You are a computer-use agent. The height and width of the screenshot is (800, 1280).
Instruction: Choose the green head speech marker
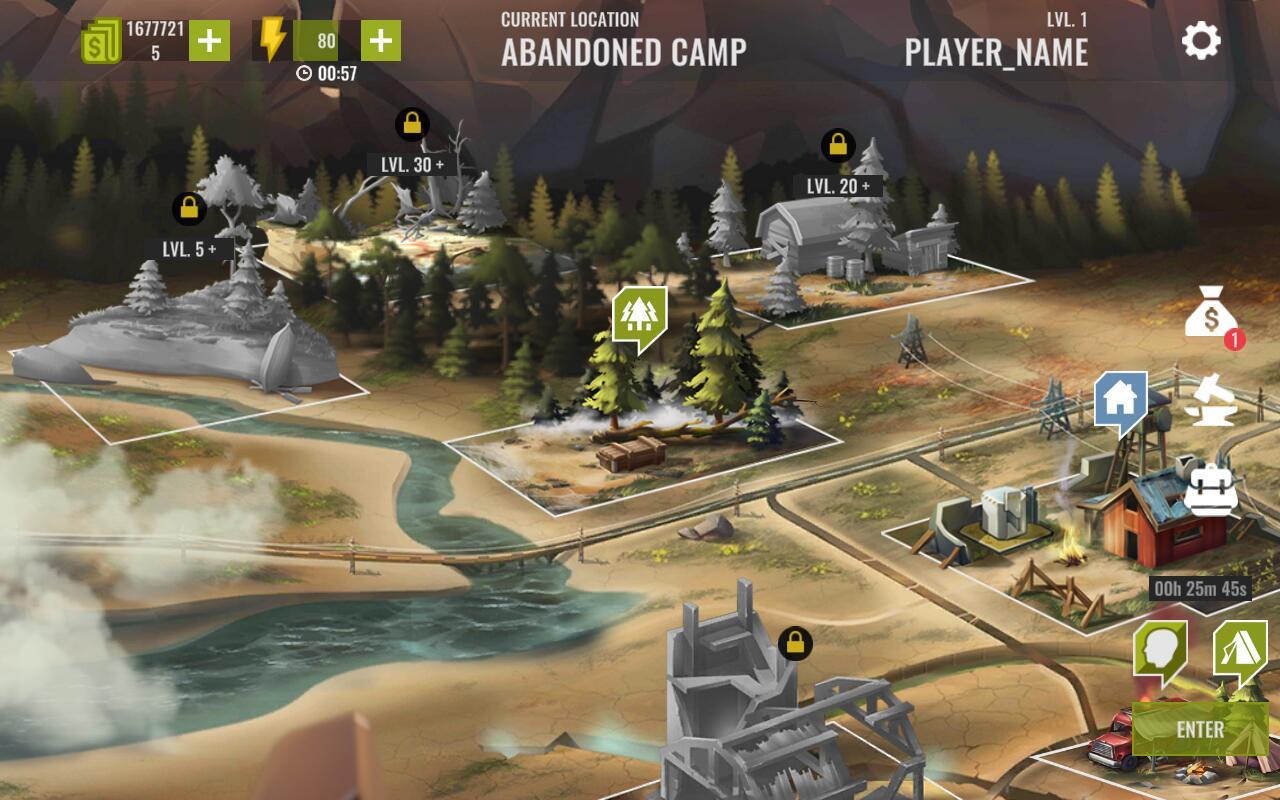click(x=1159, y=650)
